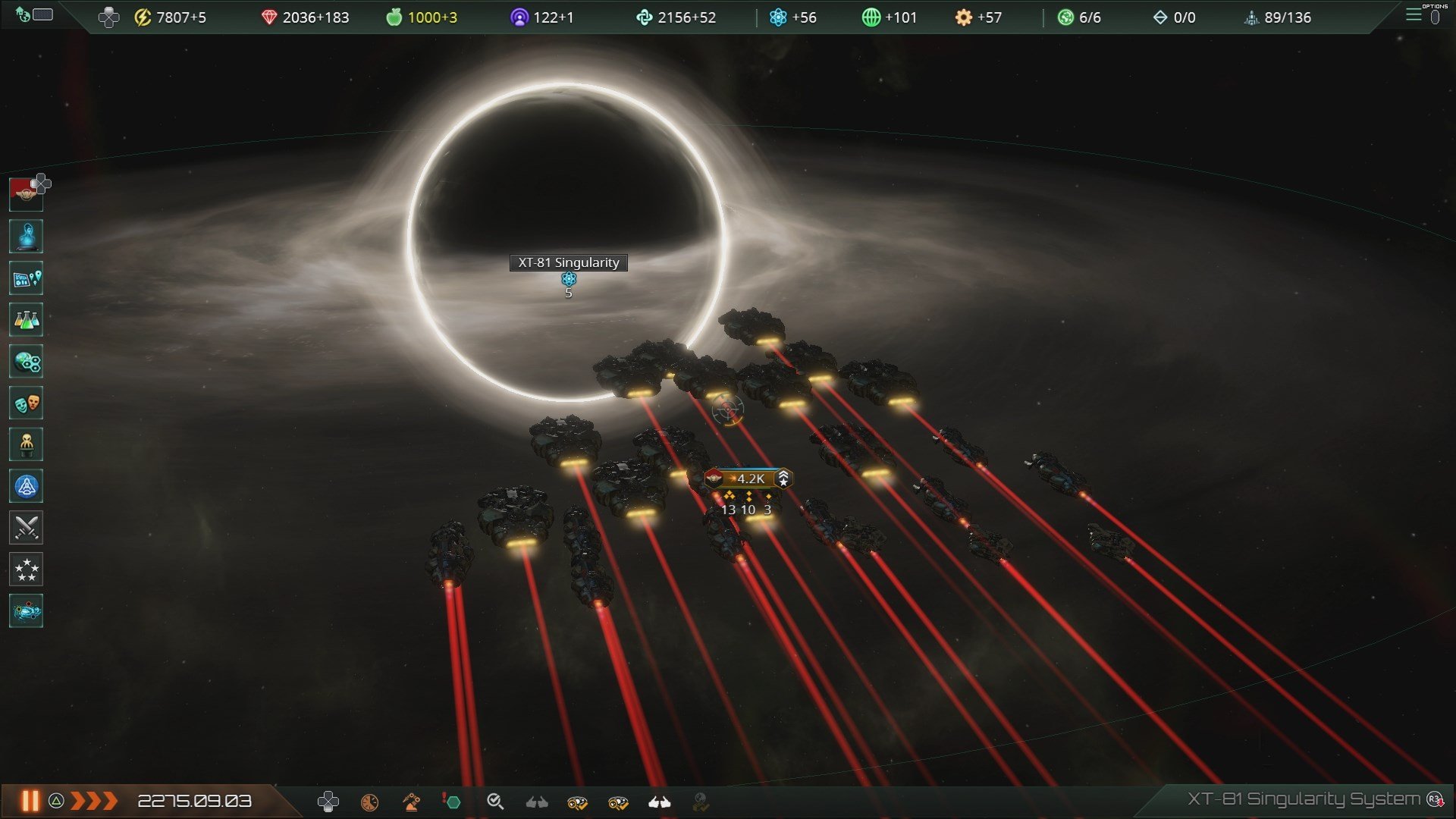
Task: Select the clock speed icon in the bottom toolbar
Action: coord(369,802)
